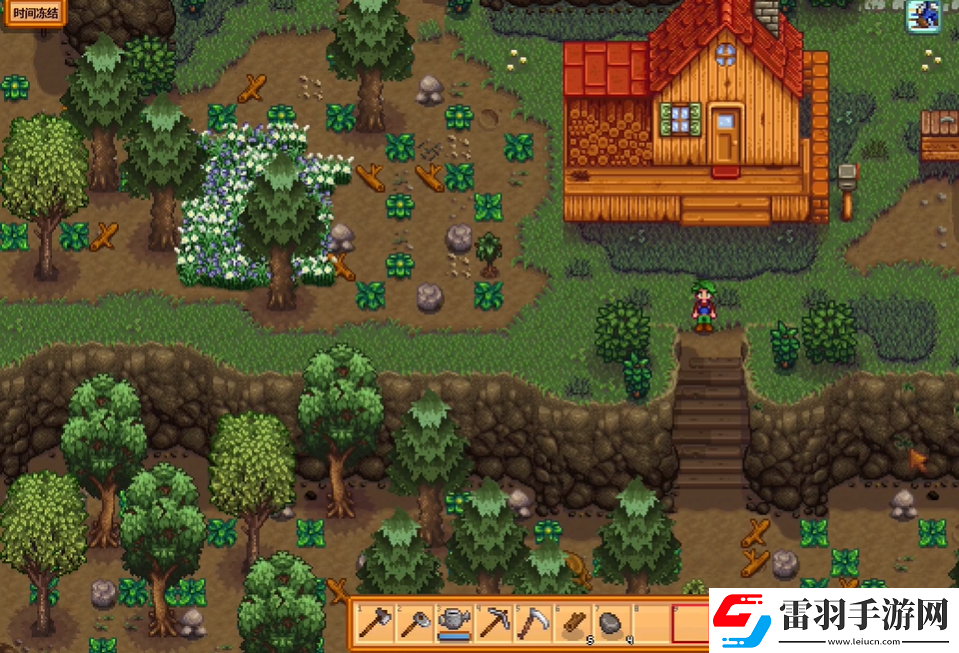Image resolution: width=959 pixels, height=653 pixels.
Task: Select the axe in the hotbar
Action: (375, 624)
